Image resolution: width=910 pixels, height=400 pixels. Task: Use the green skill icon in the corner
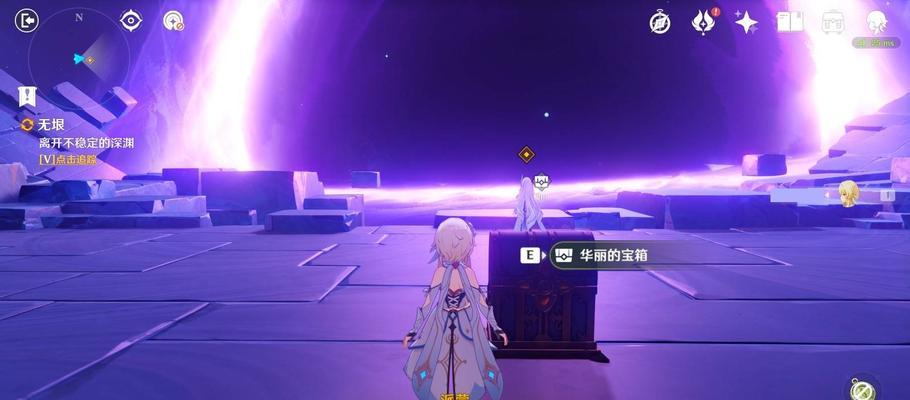tap(860, 388)
